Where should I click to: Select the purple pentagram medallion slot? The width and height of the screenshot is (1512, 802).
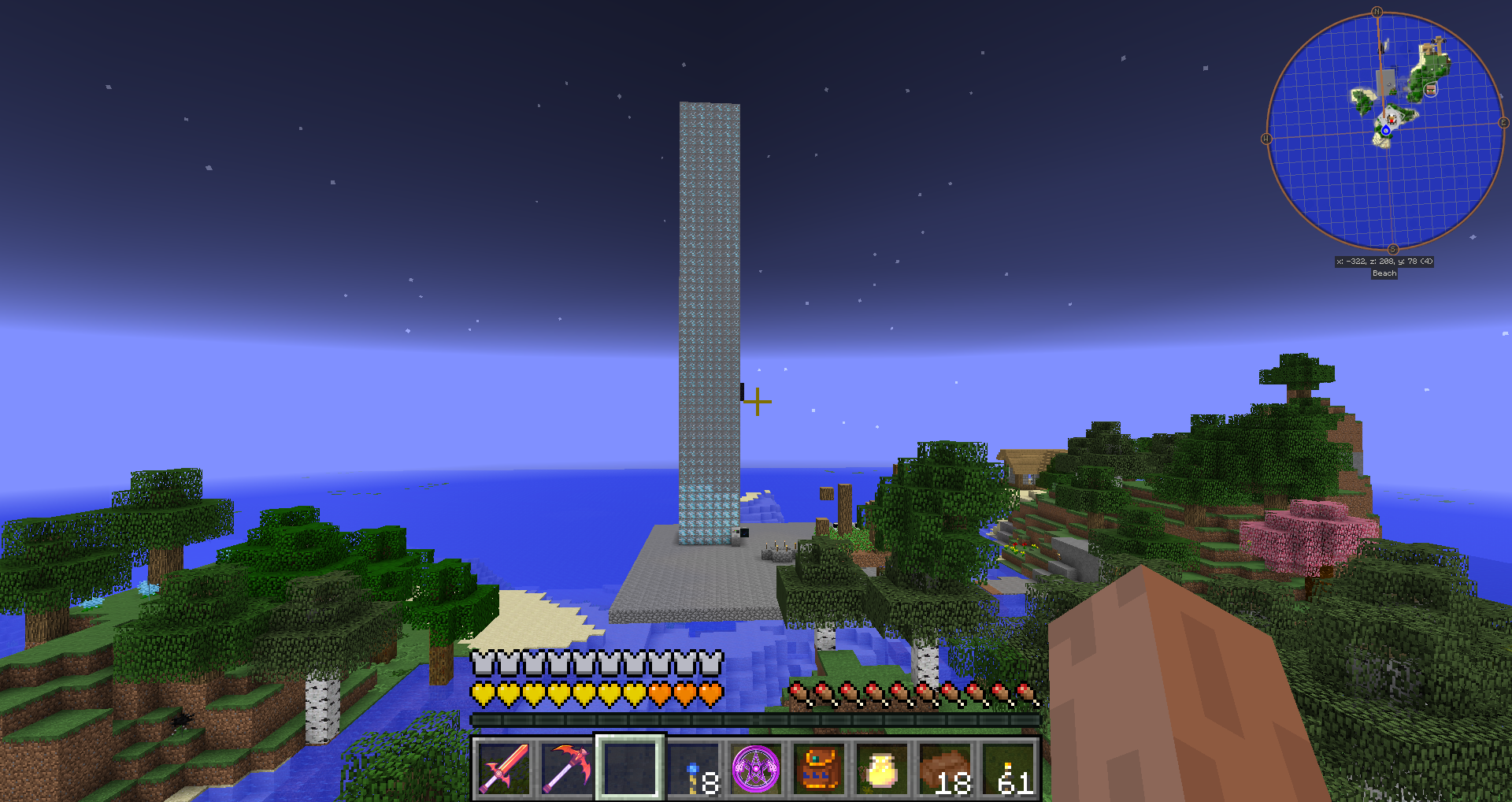point(756,768)
